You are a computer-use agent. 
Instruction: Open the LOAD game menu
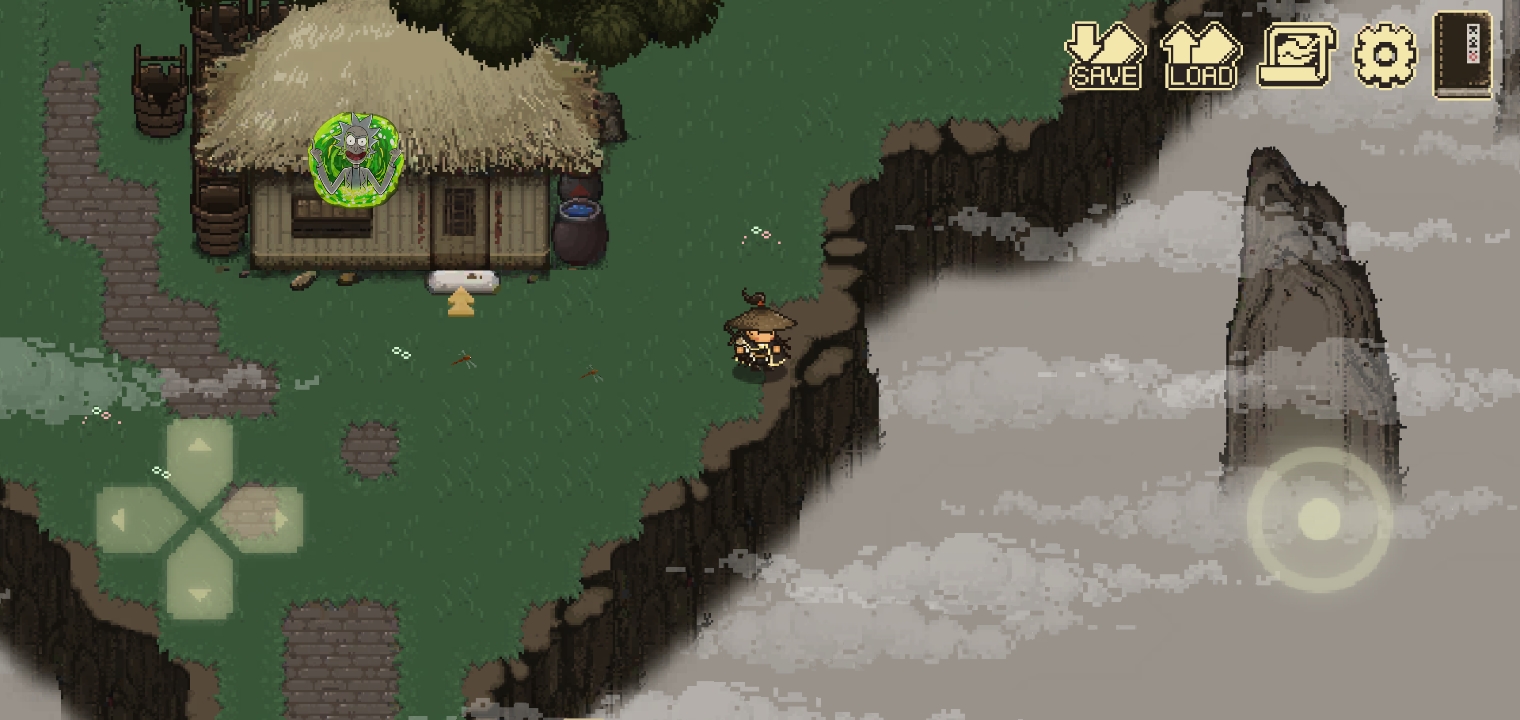click(x=1200, y=57)
